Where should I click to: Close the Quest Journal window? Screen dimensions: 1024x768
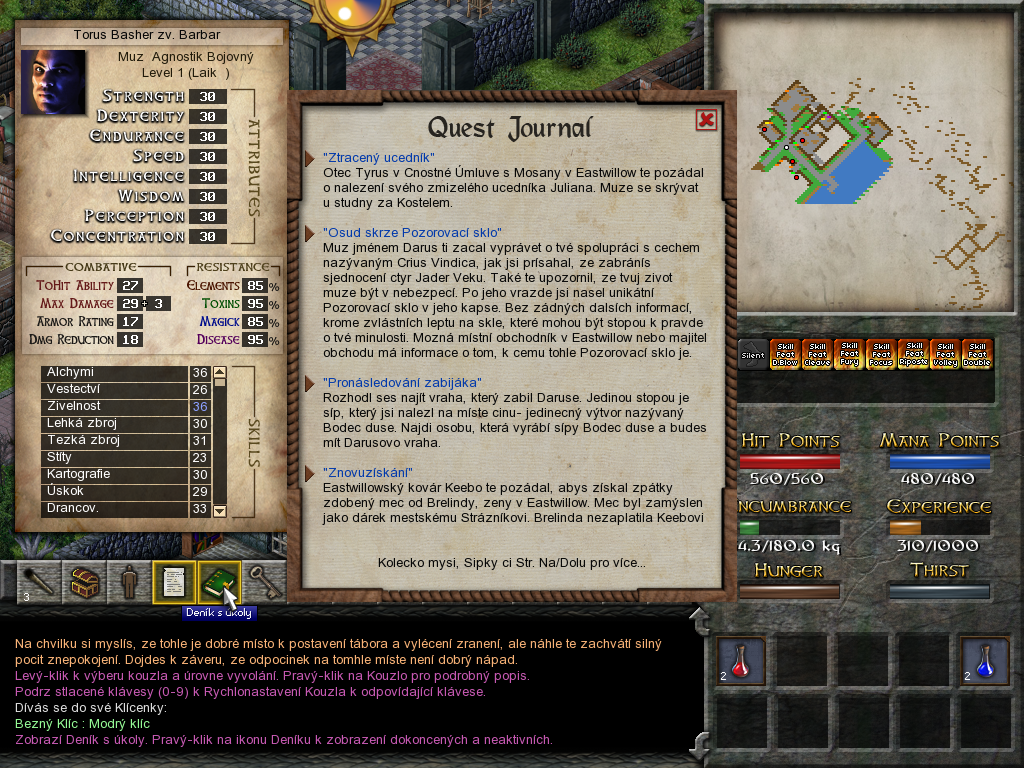pos(706,120)
